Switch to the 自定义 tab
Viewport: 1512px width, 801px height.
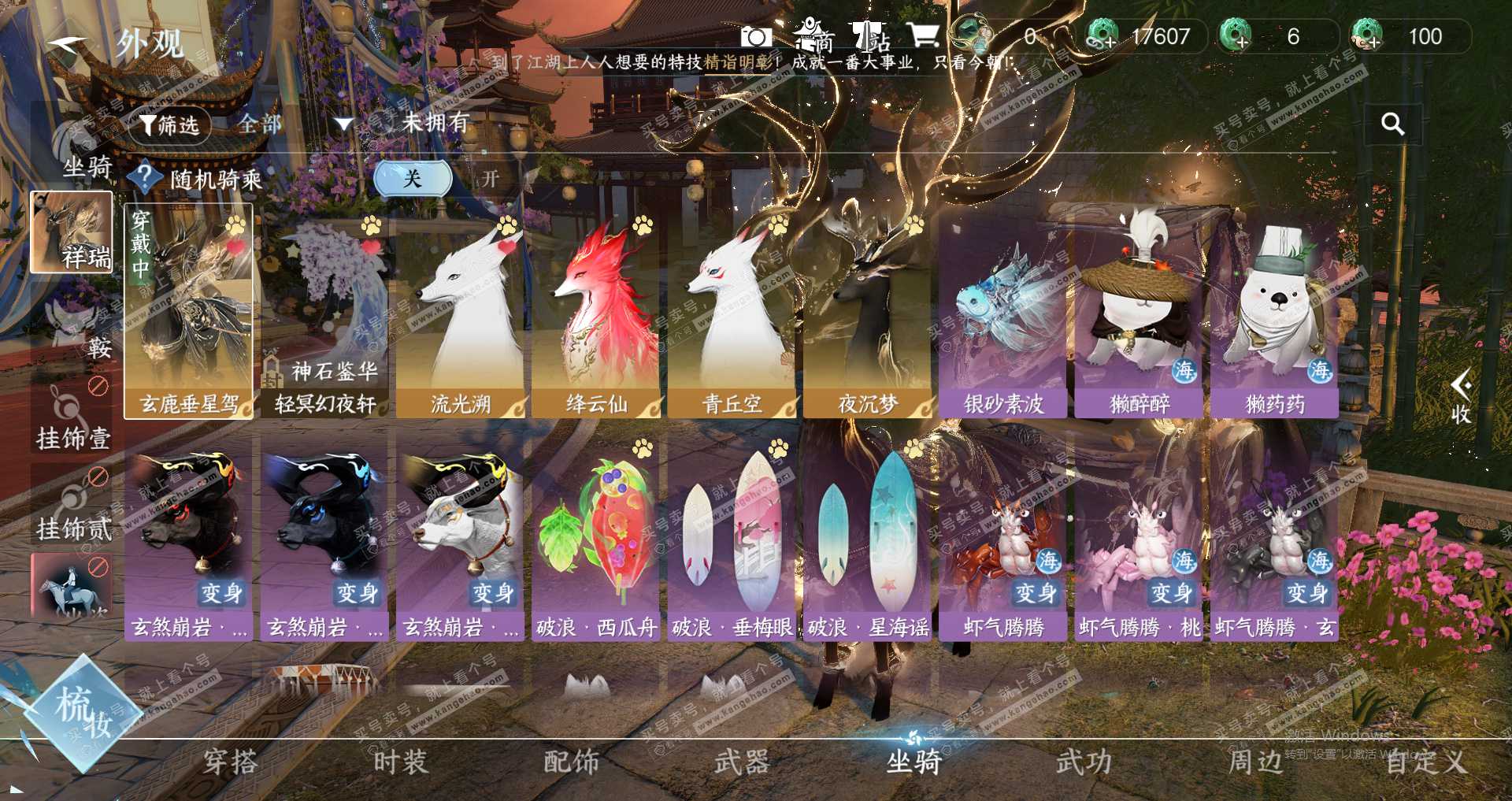tap(1425, 762)
